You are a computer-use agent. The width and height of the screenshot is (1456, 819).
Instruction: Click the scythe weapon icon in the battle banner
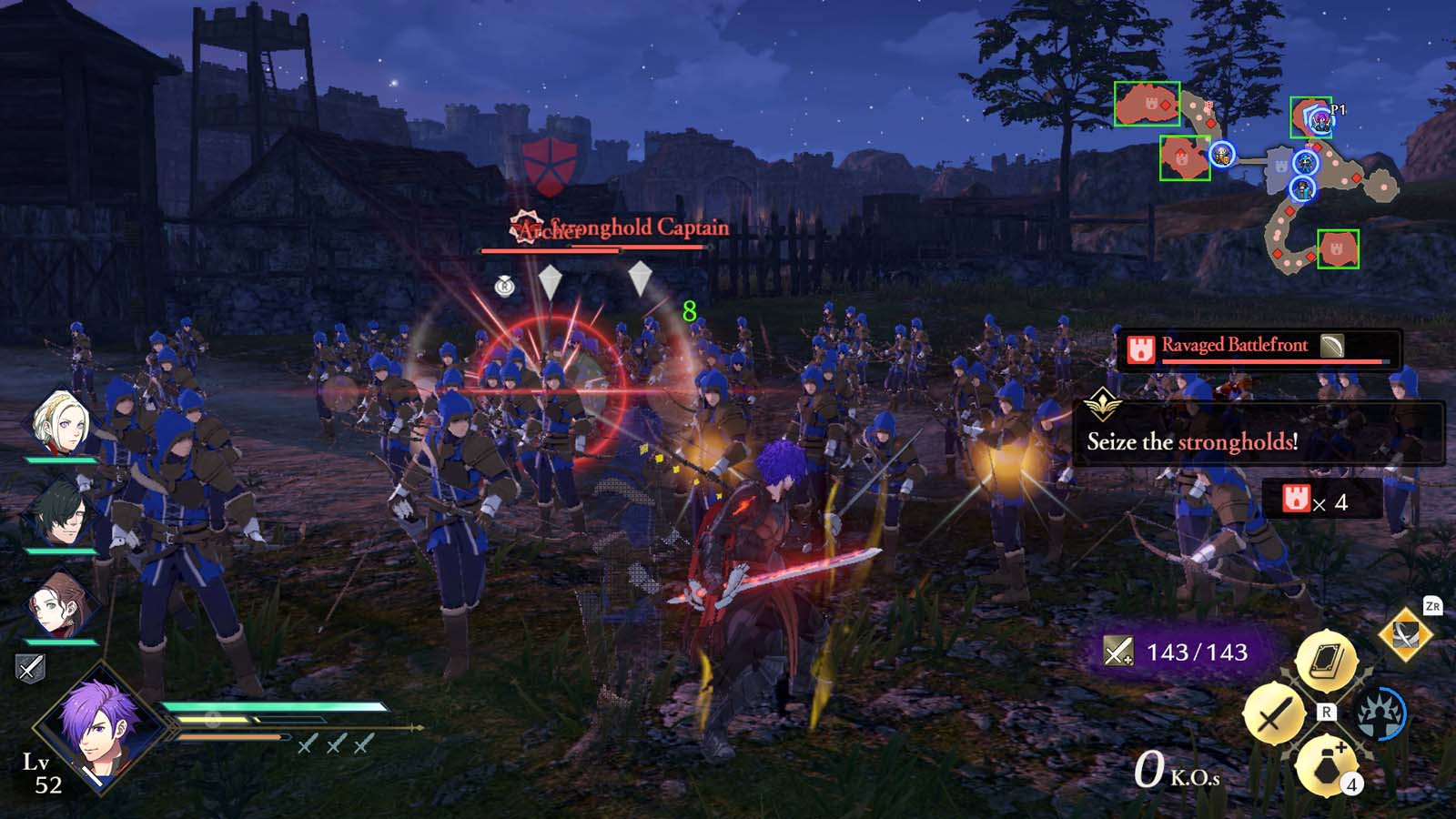1333,345
